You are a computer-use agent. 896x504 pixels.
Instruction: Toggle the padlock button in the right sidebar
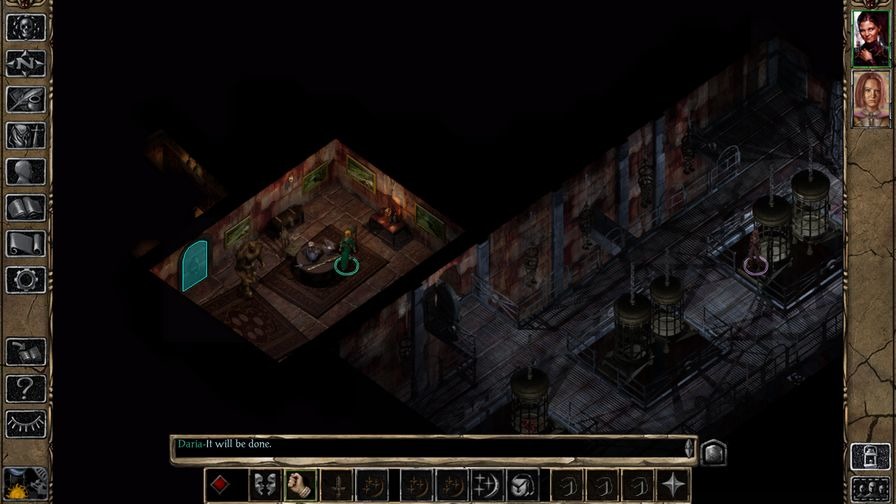click(866, 456)
